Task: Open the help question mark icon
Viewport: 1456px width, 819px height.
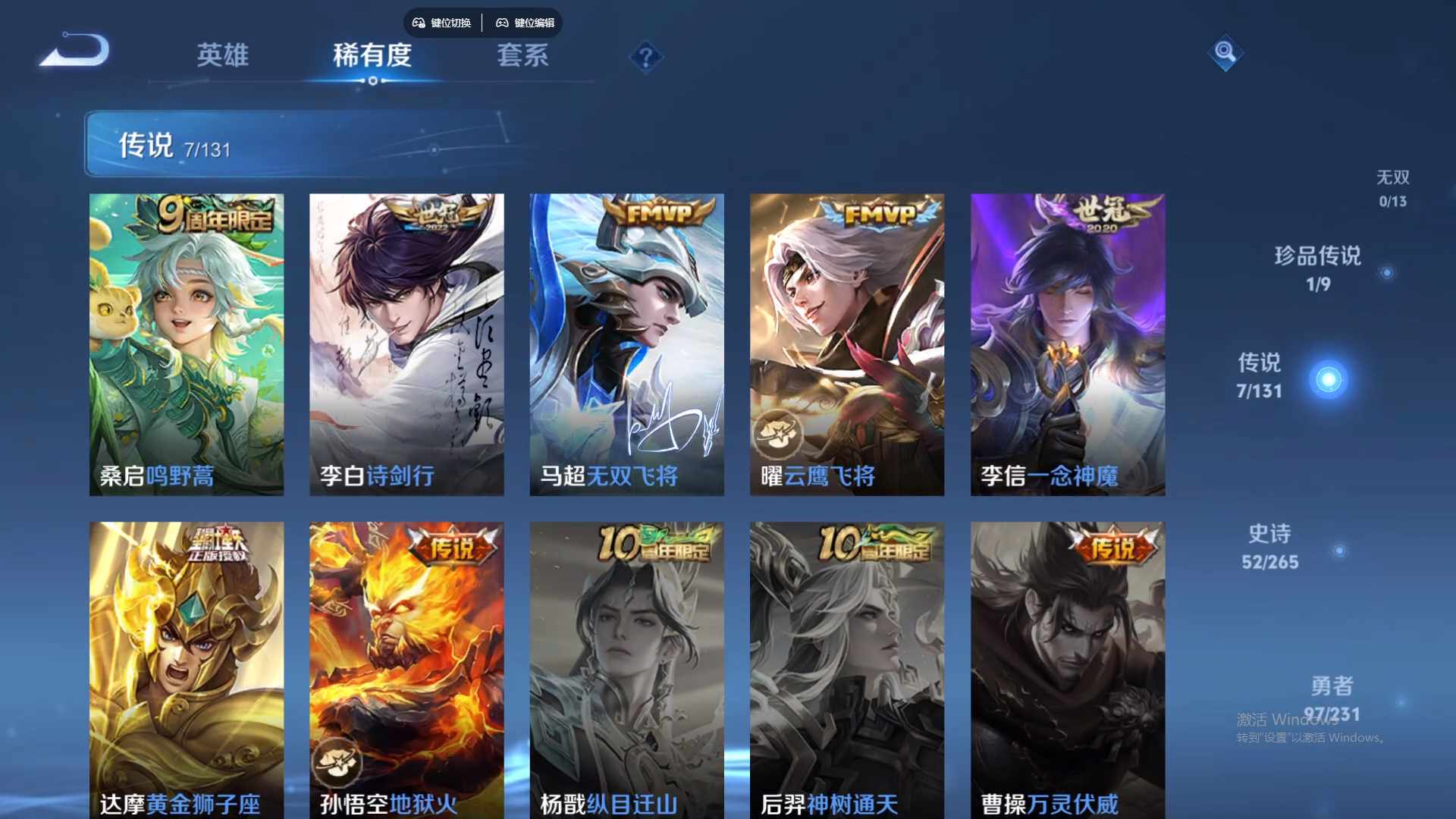Action: [645, 59]
